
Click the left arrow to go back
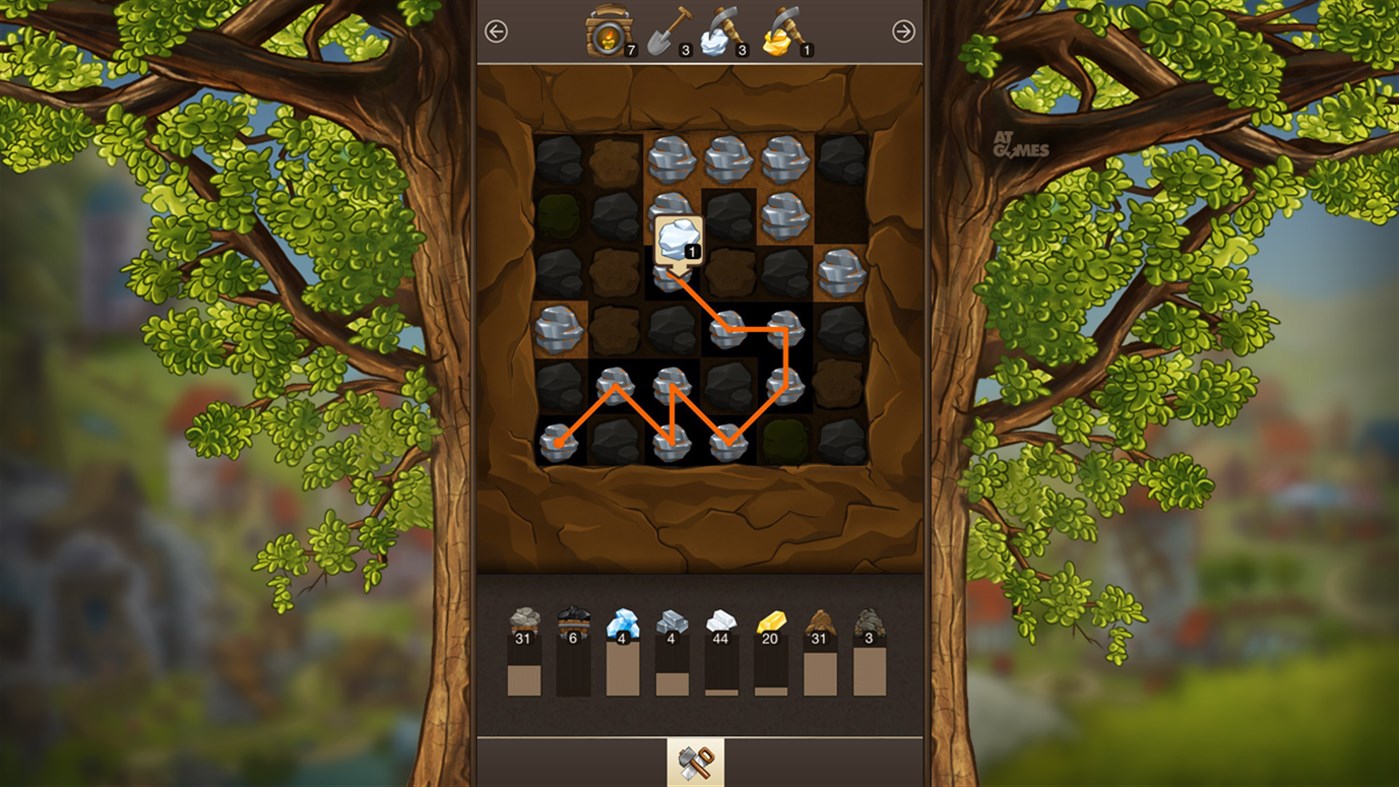point(495,30)
